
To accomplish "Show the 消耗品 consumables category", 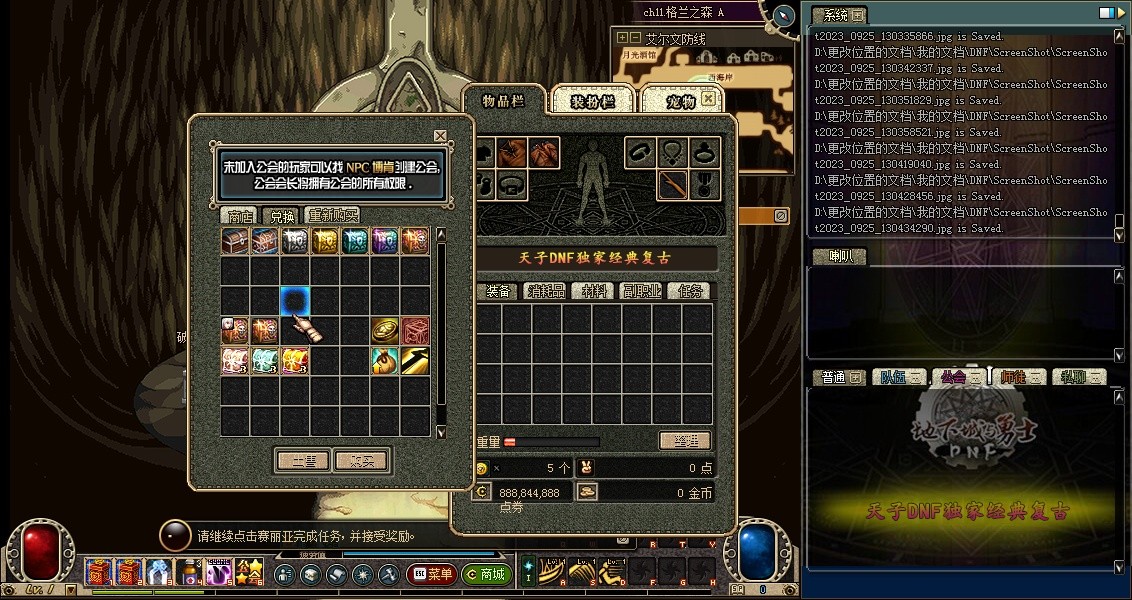I will (546, 291).
